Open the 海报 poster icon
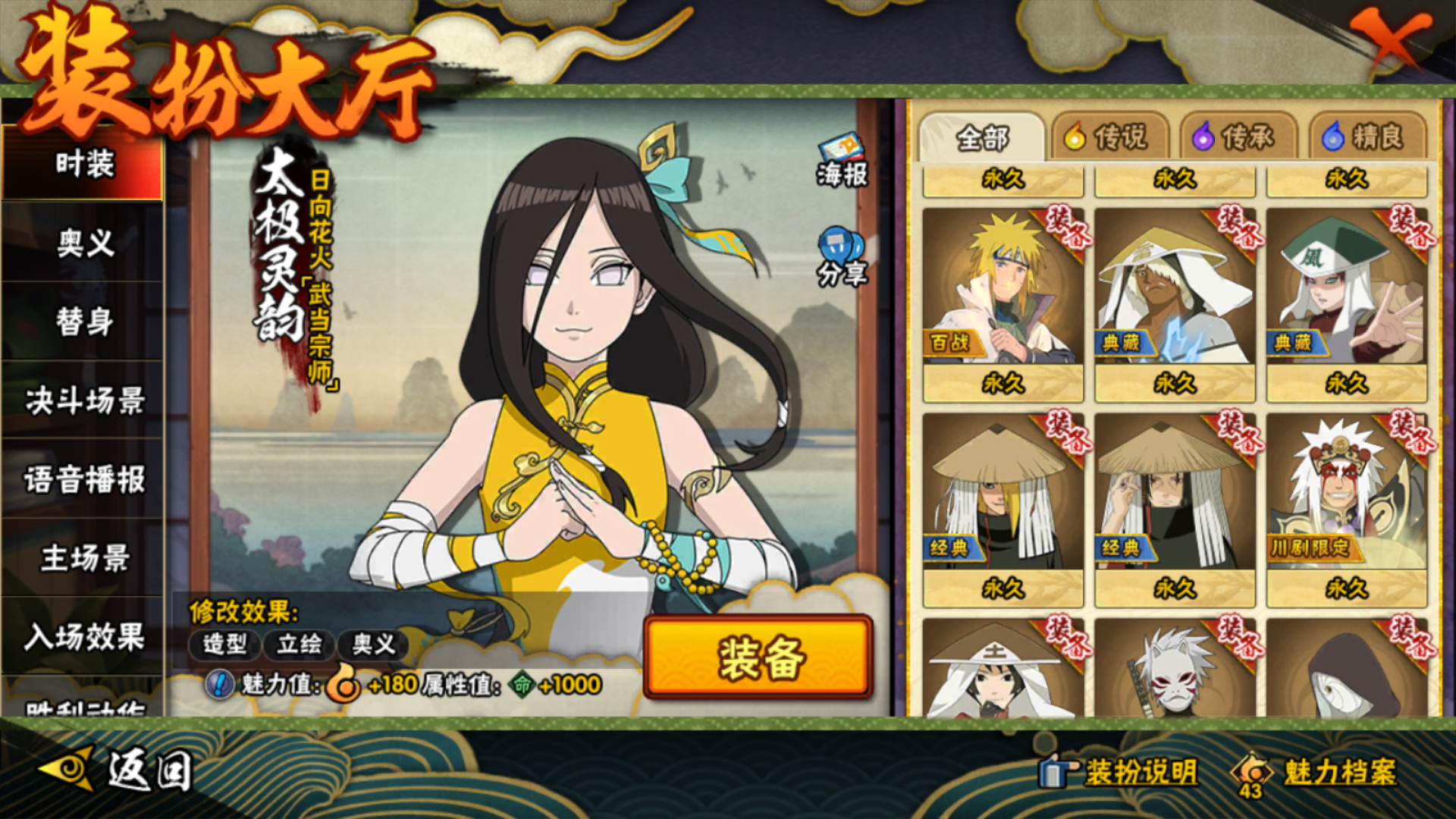Screen dimensions: 1456x819 tap(842, 160)
